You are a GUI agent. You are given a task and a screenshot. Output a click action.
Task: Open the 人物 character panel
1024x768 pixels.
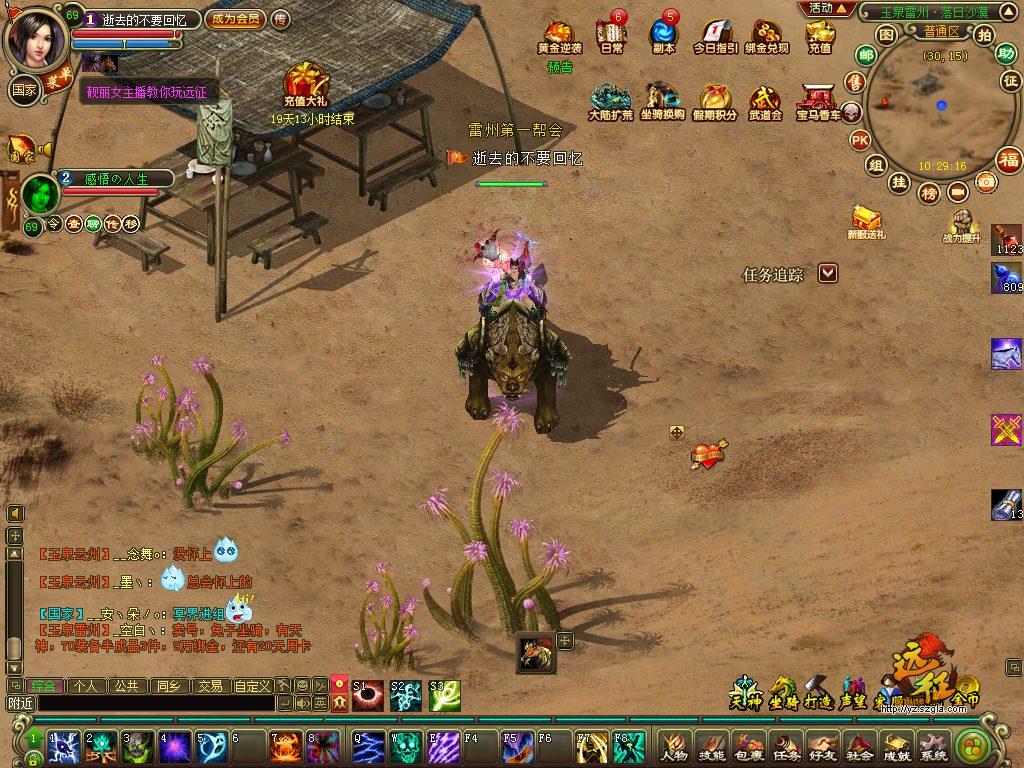coord(674,745)
